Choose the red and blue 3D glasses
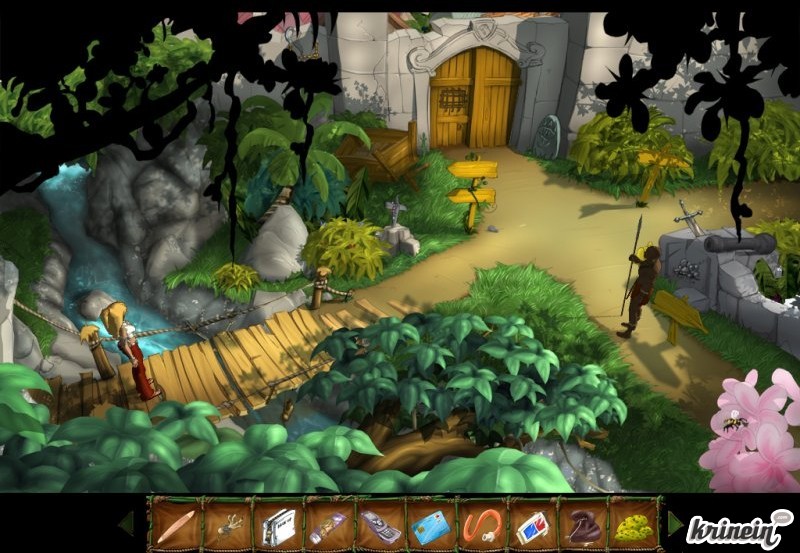The height and width of the screenshot is (553, 800). pyautogui.click(x=532, y=523)
